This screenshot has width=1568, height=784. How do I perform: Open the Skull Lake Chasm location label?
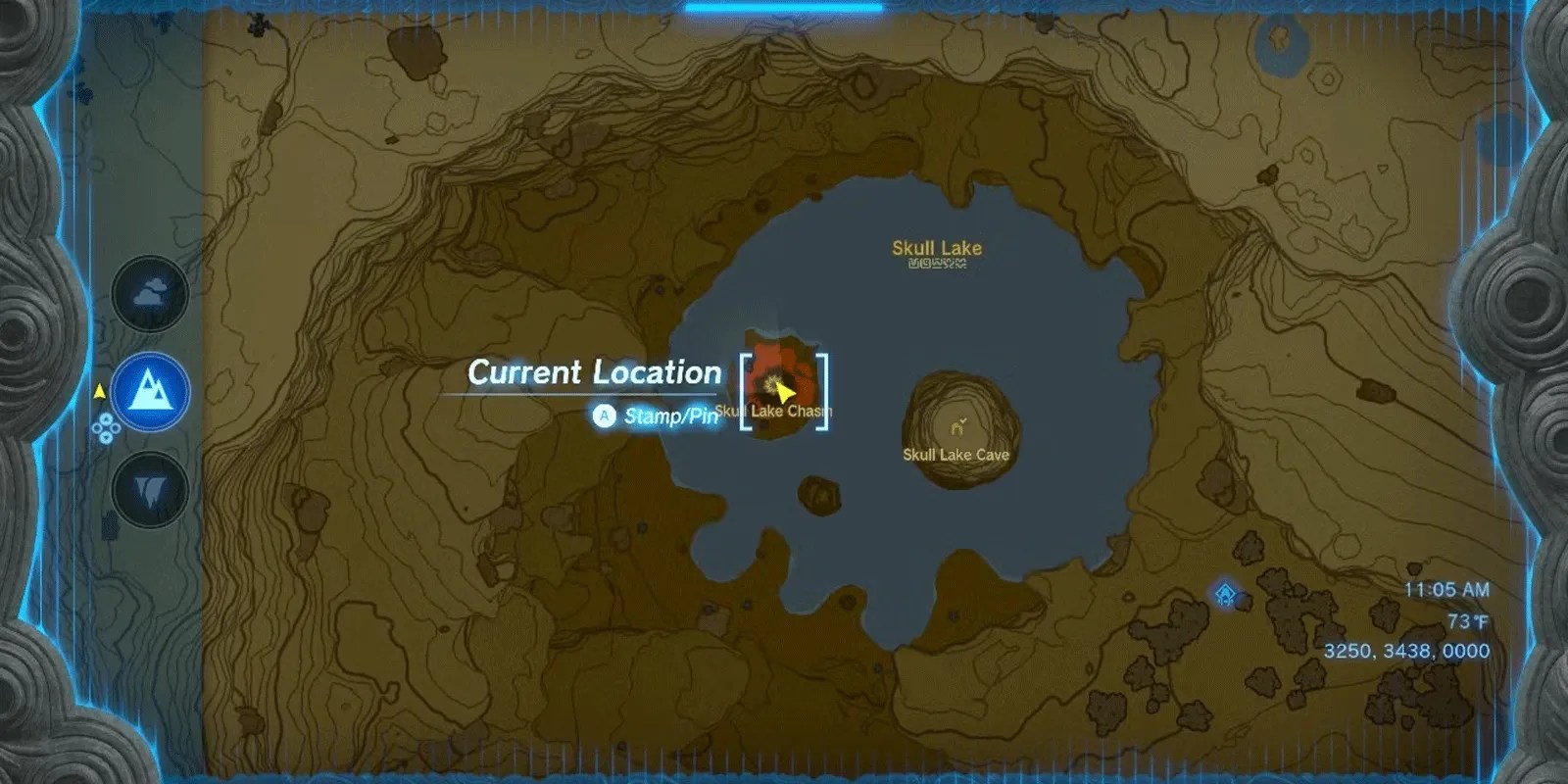point(773,411)
